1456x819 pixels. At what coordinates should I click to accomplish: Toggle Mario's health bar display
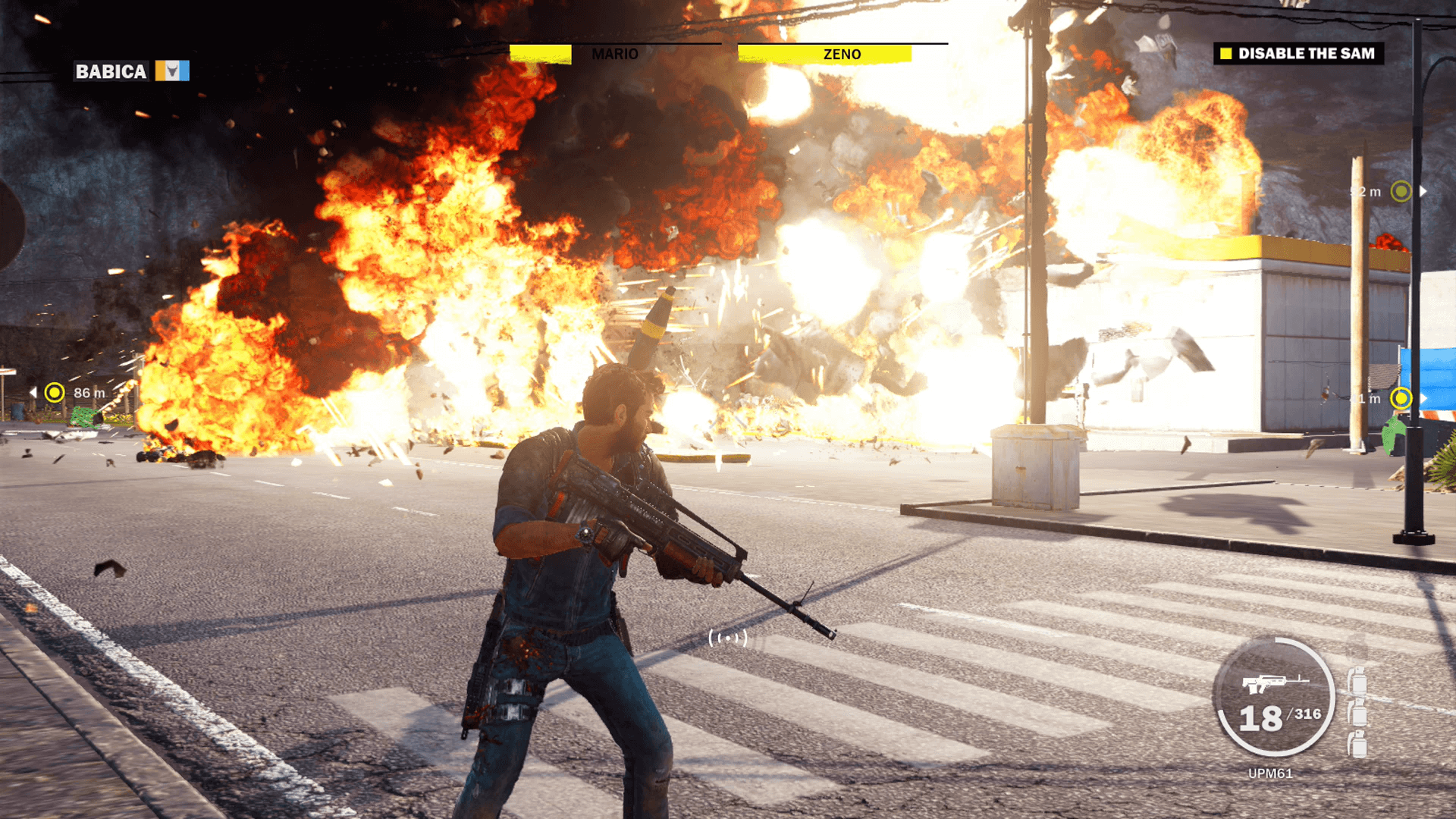tap(540, 54)
